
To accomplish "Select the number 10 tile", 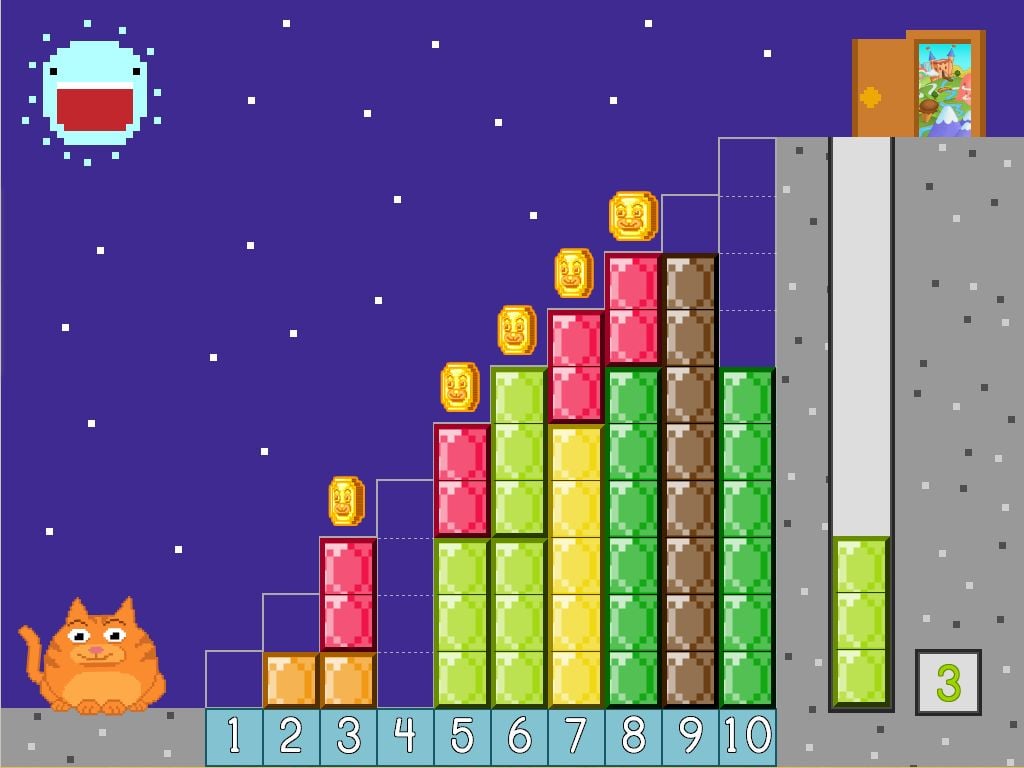I will [x=747, y=737].
